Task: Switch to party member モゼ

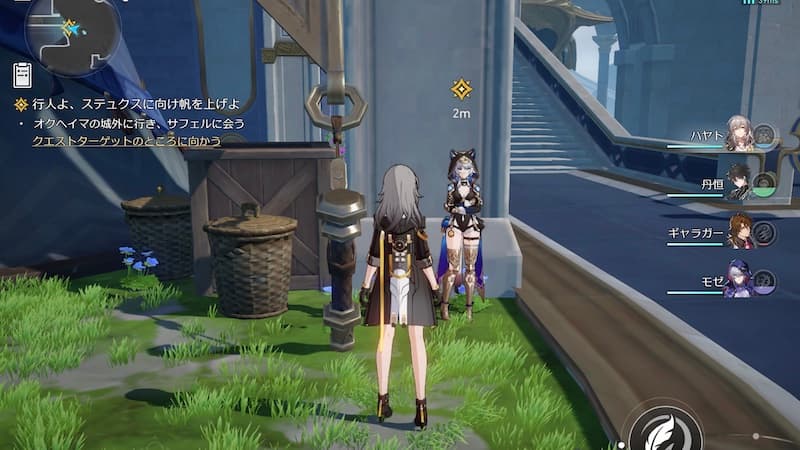Action: (738, 281)
